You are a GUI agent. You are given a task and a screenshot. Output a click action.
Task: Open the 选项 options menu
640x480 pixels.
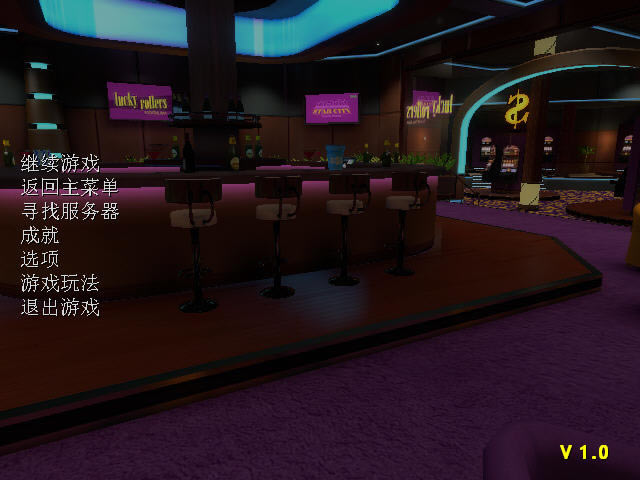coord(40,259)
